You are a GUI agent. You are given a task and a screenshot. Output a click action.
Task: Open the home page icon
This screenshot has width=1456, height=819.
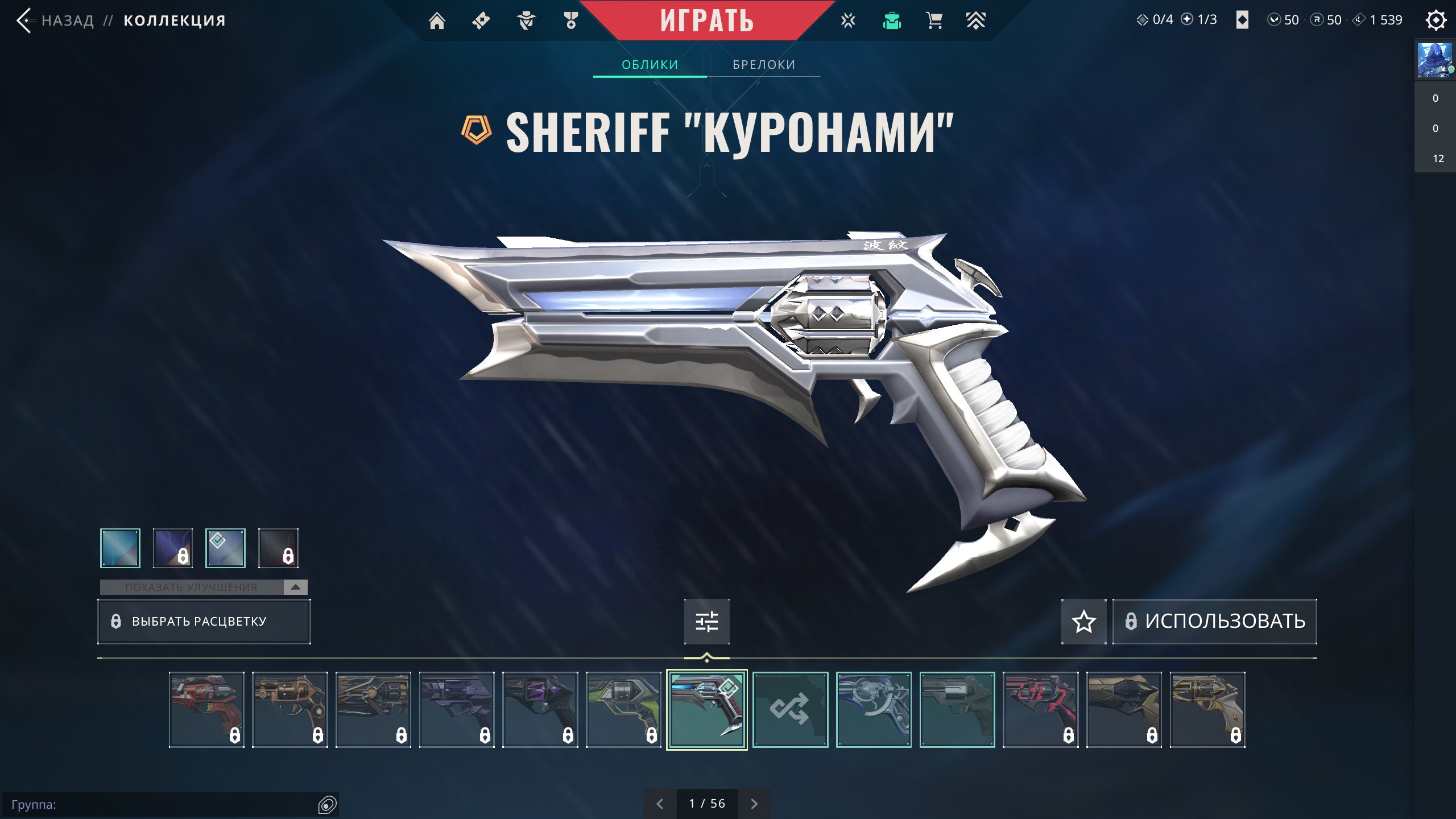click(x=437, y=21)
